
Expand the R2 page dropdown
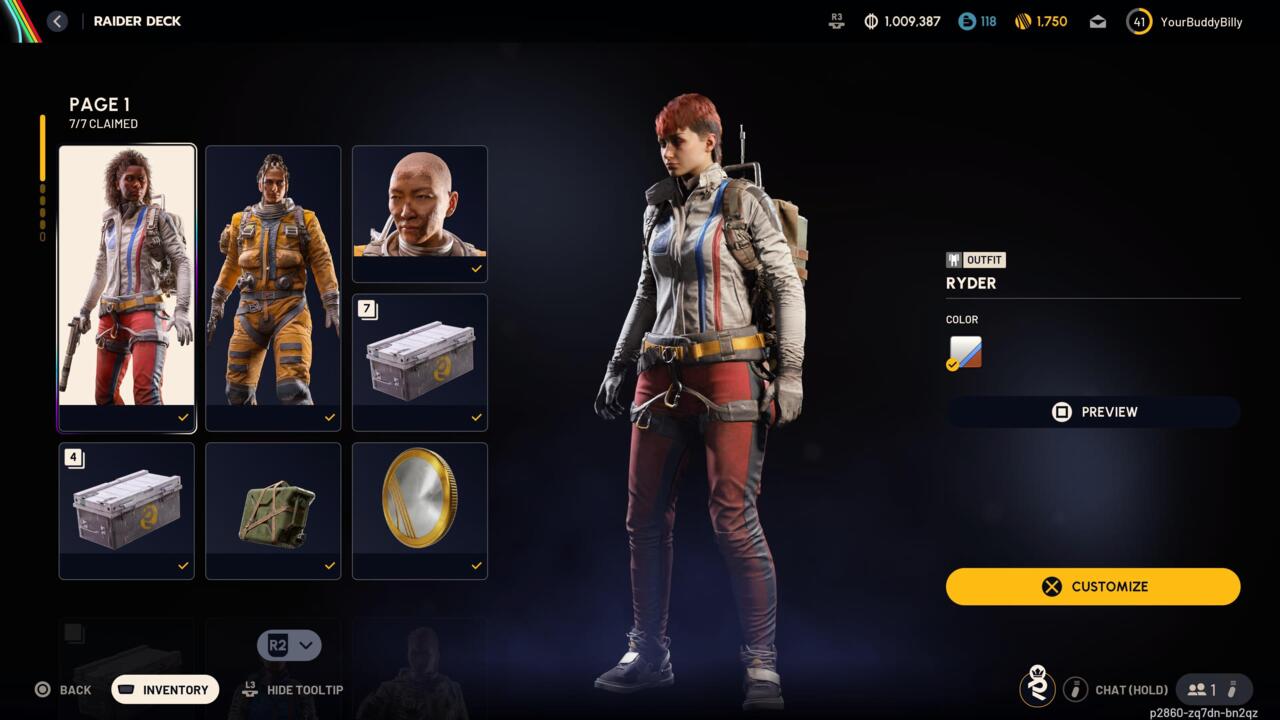click(x=289, y=645)
